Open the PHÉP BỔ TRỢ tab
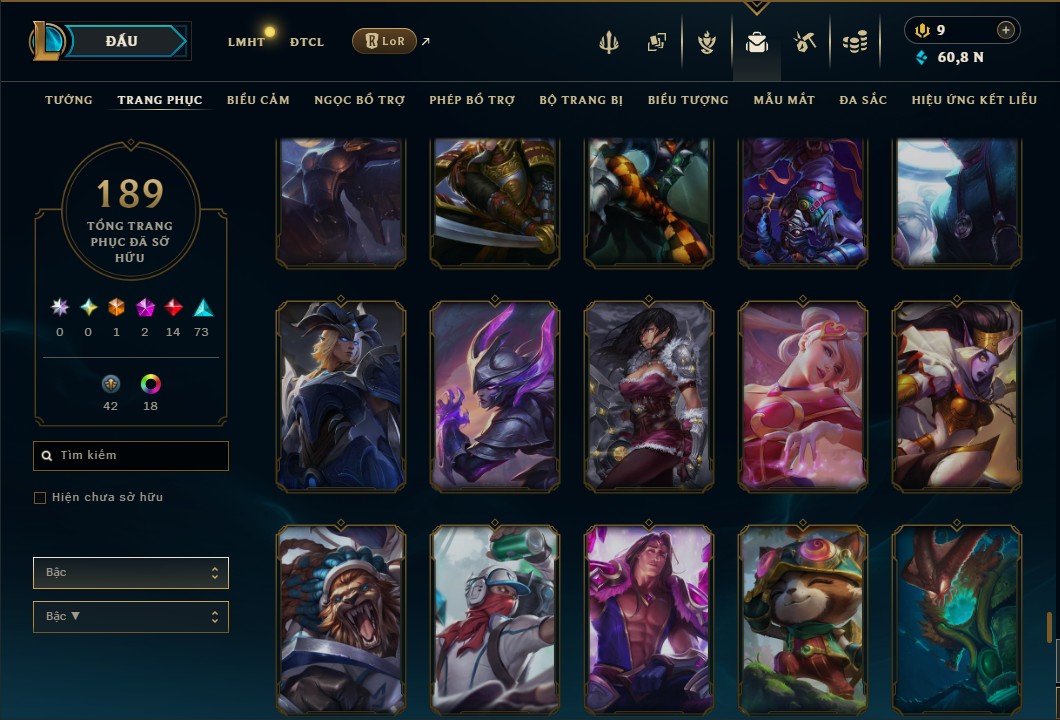Image resolution: width=1060 pixels, height=720 pixels. [472, 100]
